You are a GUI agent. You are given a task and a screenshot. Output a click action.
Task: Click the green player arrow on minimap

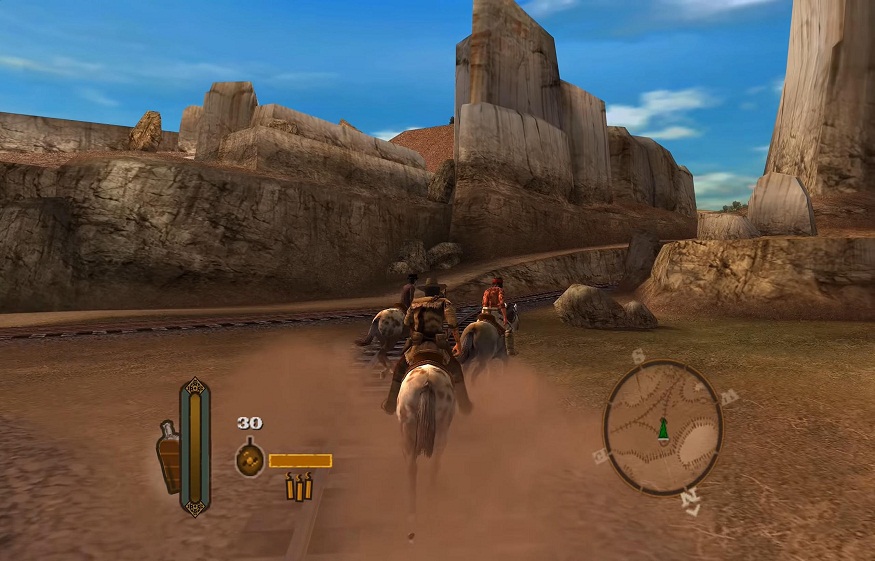662,430
